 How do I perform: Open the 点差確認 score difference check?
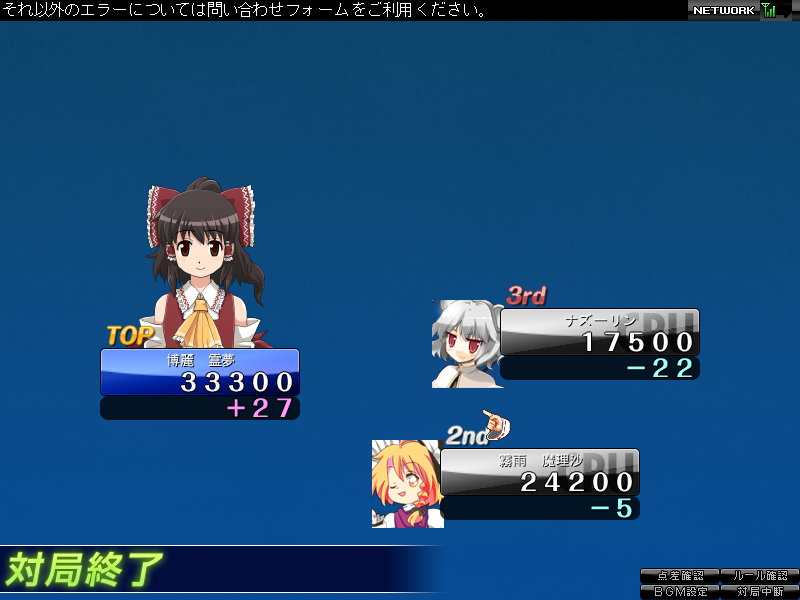point(680,576)
